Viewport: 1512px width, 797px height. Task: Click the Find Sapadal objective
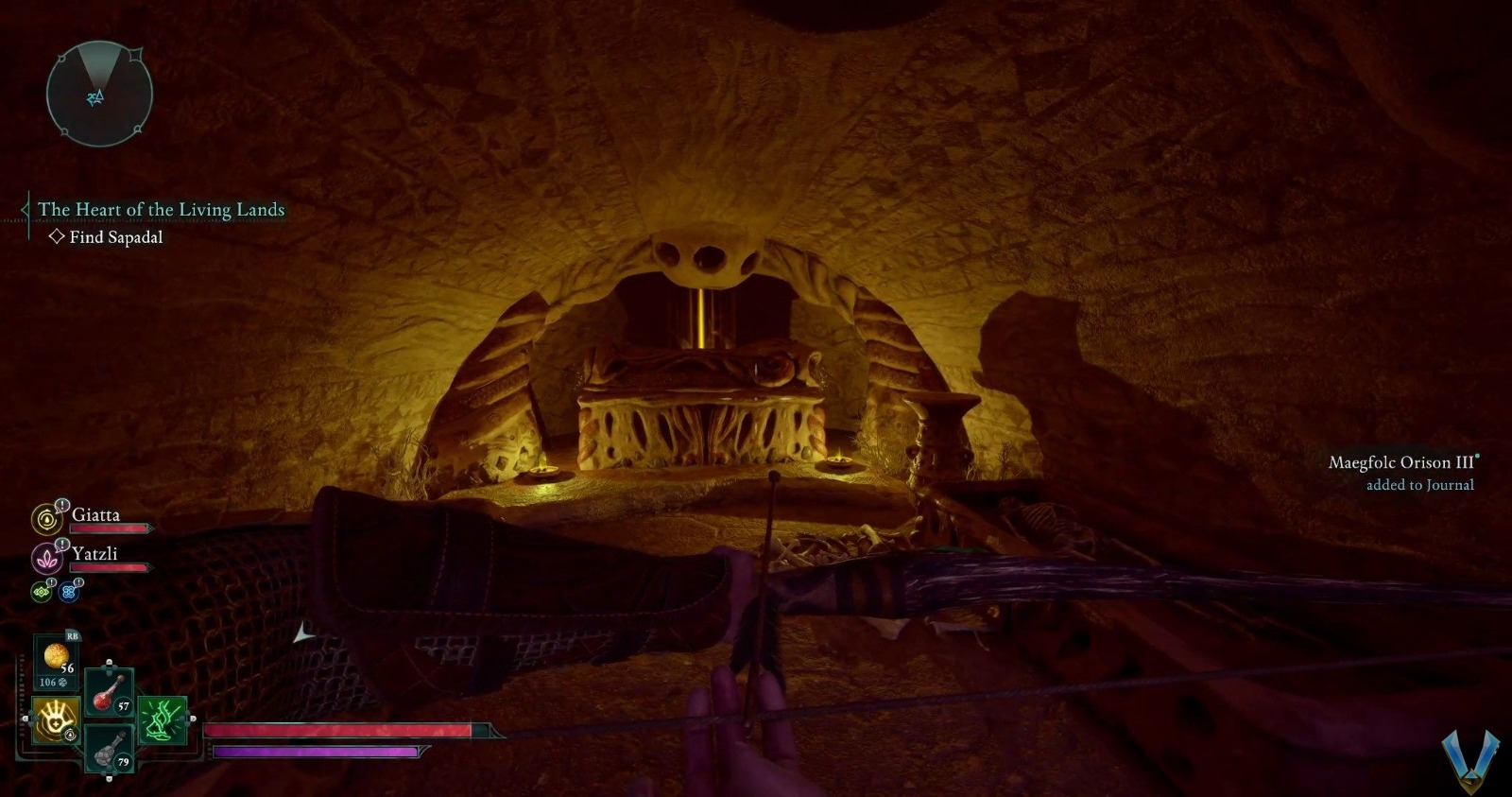[x=115, y=237]
